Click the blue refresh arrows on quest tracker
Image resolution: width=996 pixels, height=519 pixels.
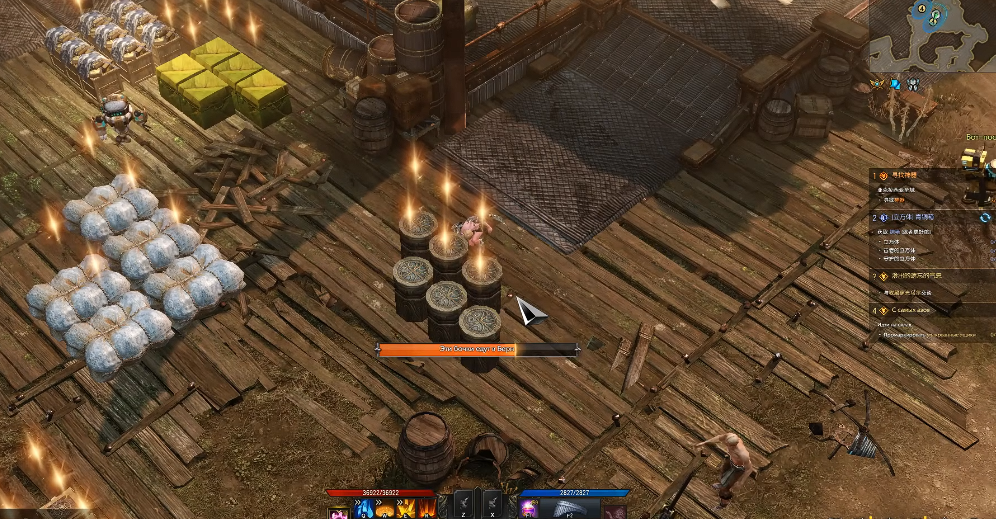[985, 217]
